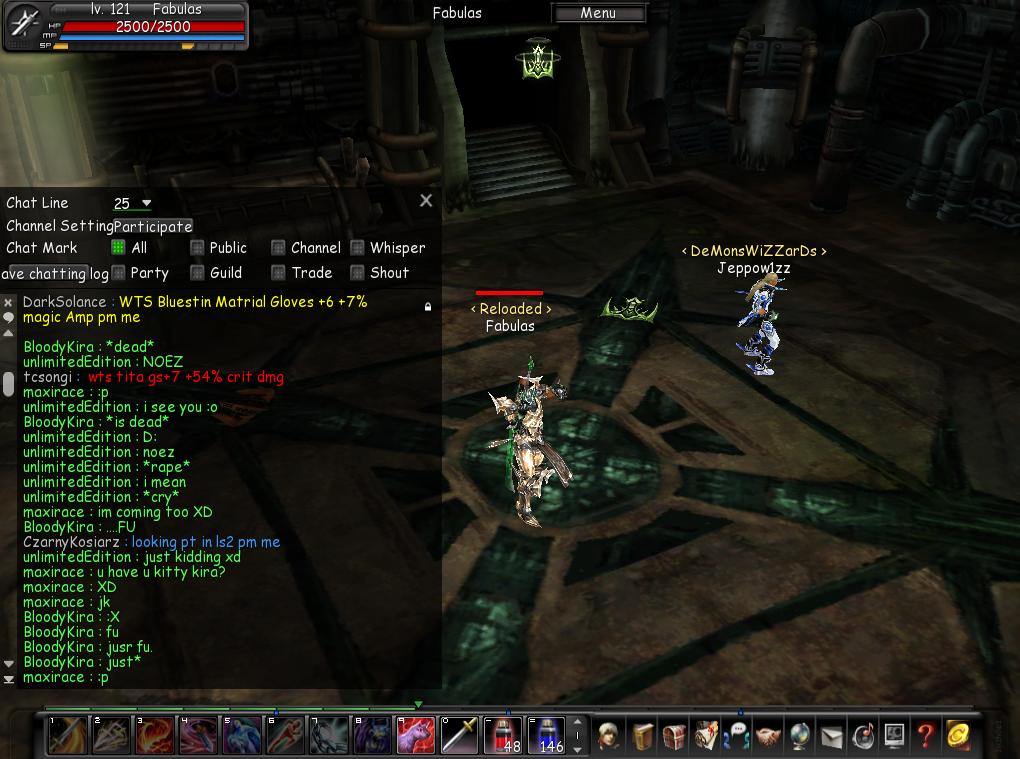This screenshot has width=1020, height=759.
Task: Open the mail envelope icon
Action: point(832,737)
